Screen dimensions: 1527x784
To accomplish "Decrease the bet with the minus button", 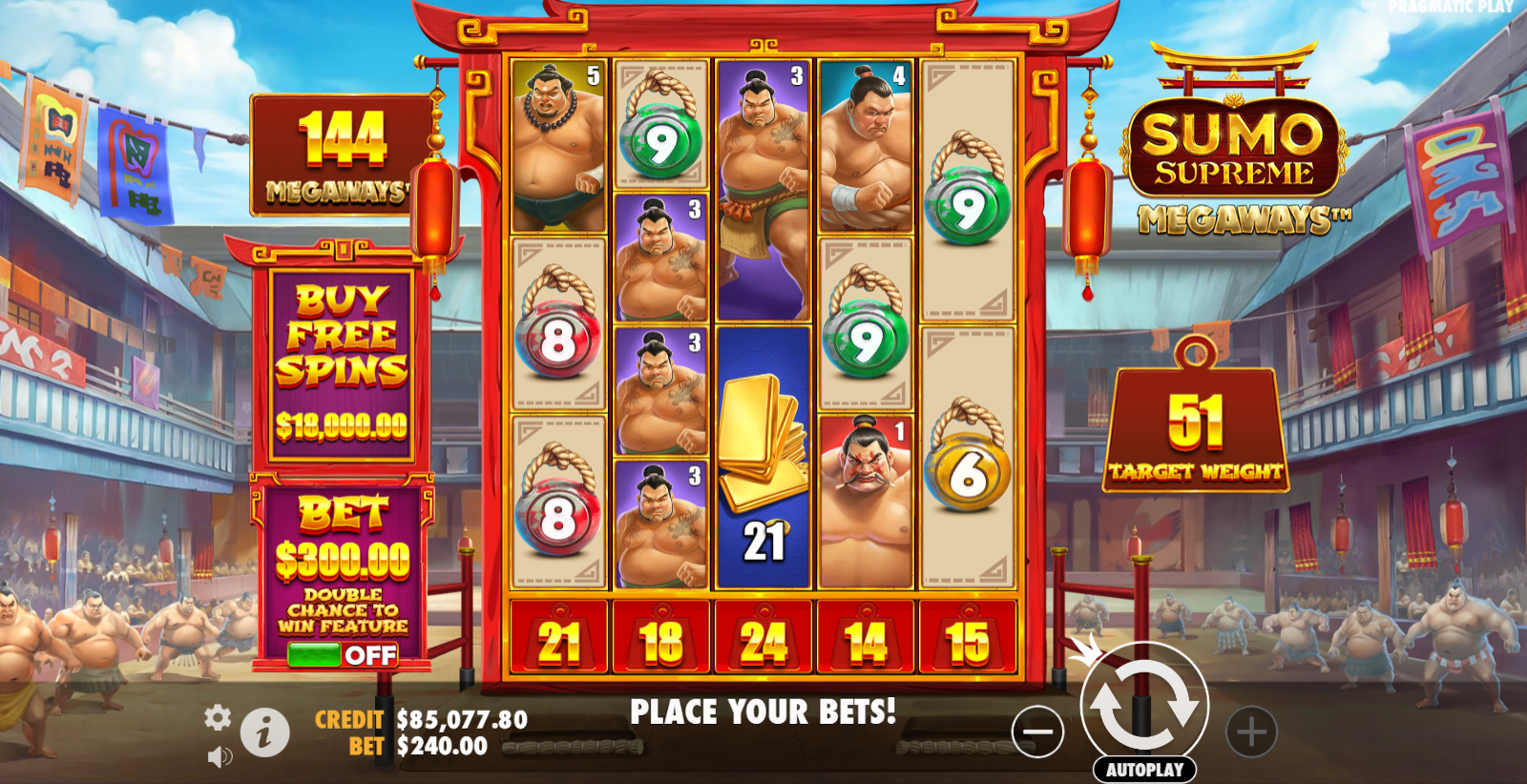I will (x=1037, y=732).
